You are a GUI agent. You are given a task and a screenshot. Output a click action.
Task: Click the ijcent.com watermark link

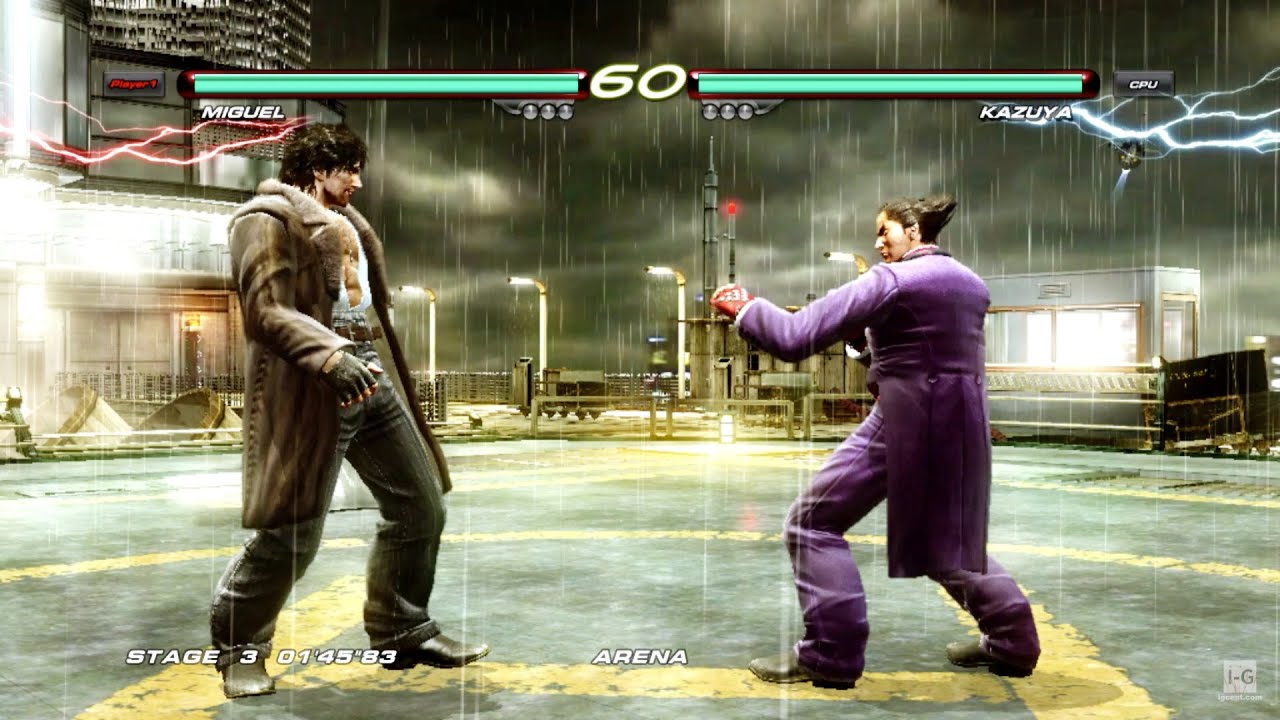1240,697
